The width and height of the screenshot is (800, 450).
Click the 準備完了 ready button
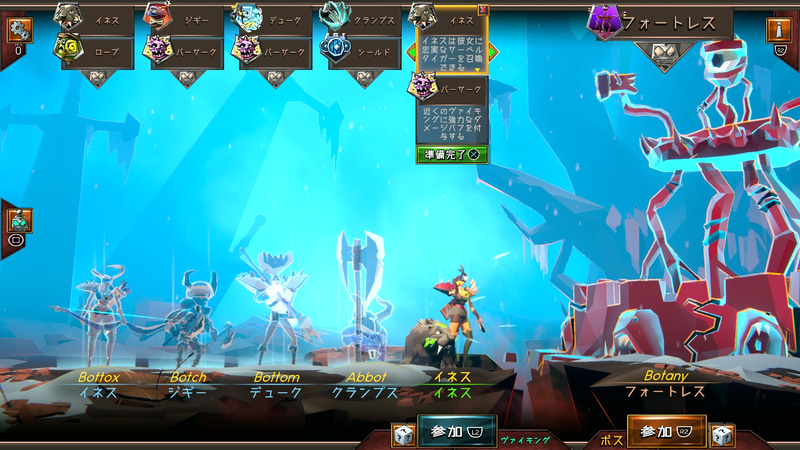tap(451, 154)
